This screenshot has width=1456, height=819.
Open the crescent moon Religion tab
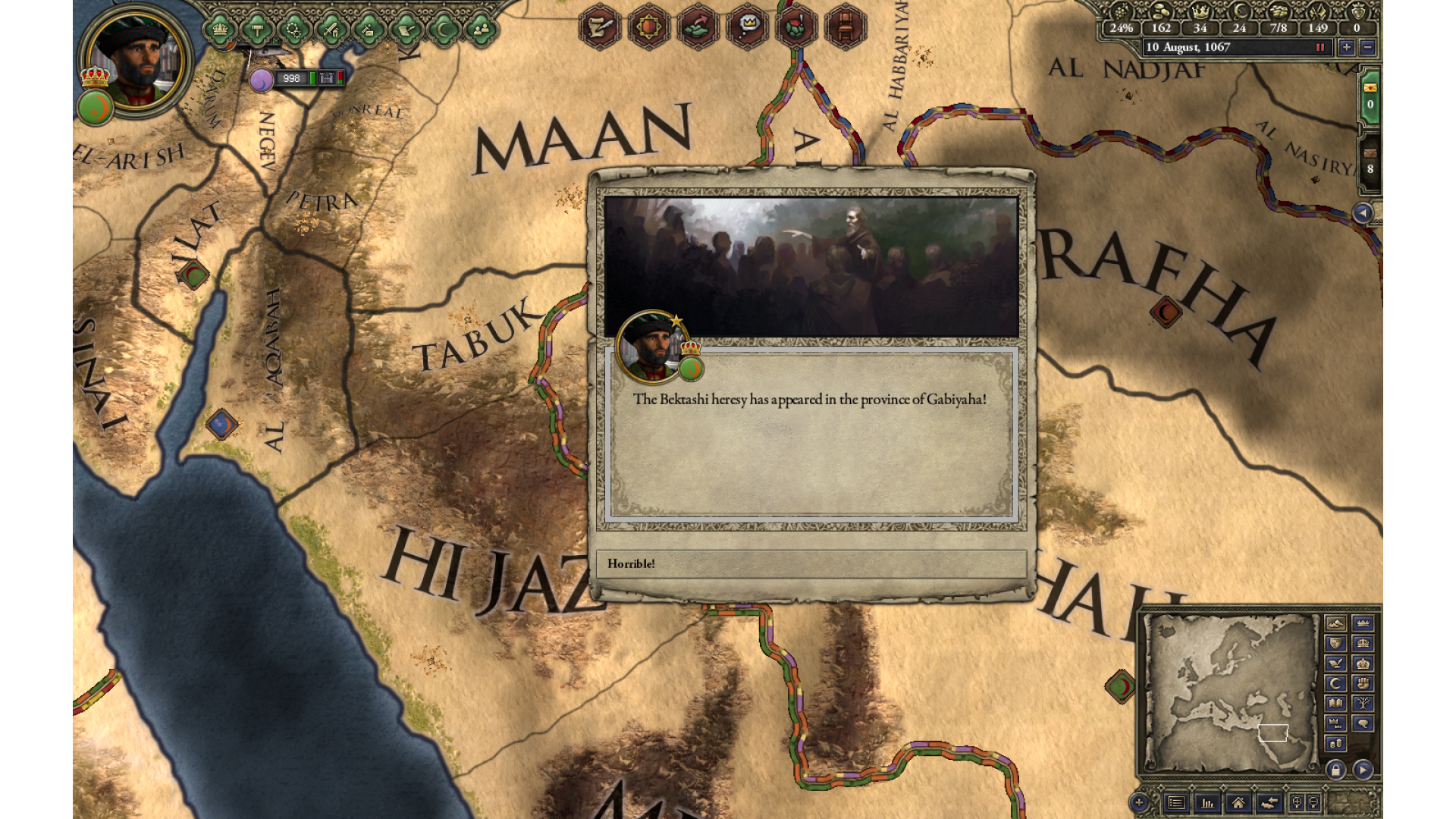click(x=444, y=30)
